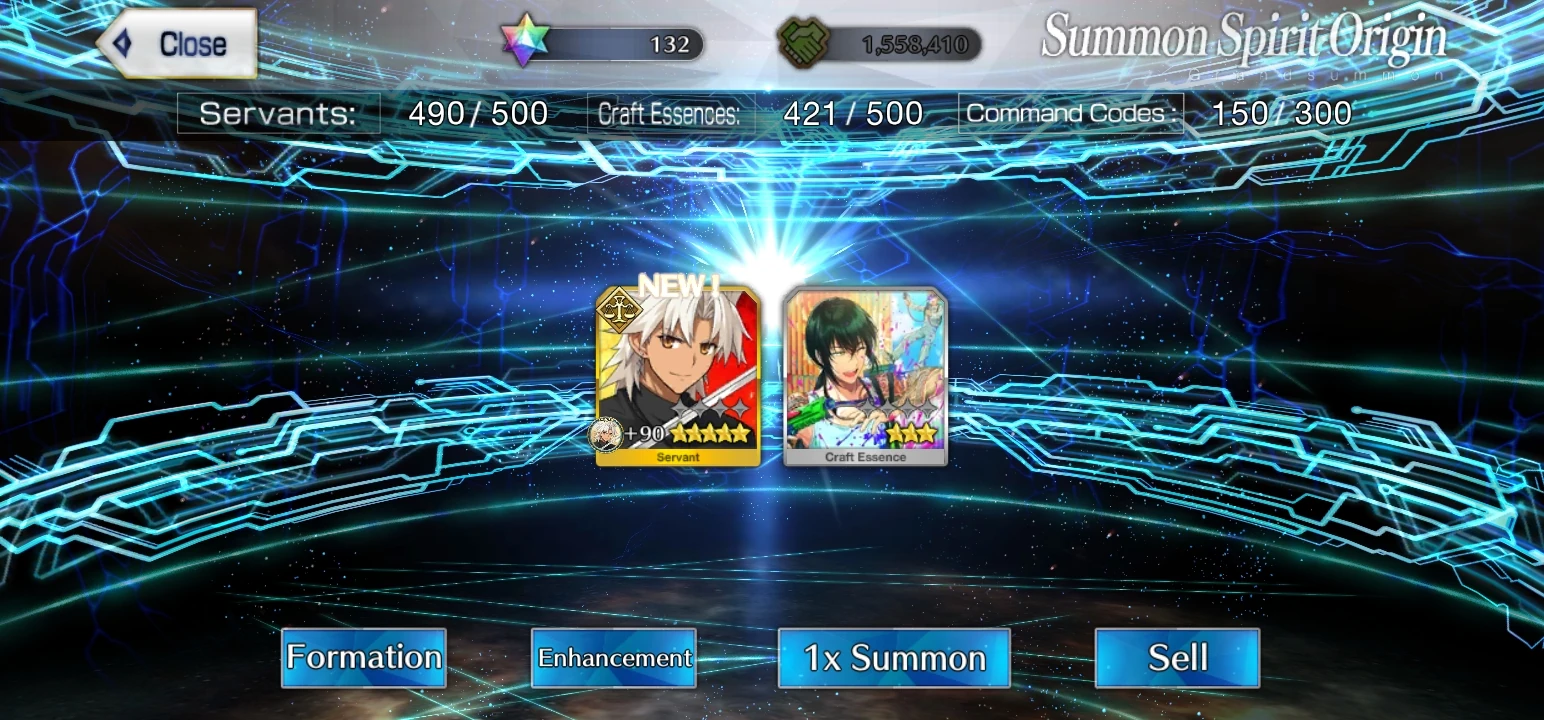Open the Enhancement menu
Image resolution: width=1544 pixels, height=720 pixels.
pyautogui.click(x=613, y=658)
